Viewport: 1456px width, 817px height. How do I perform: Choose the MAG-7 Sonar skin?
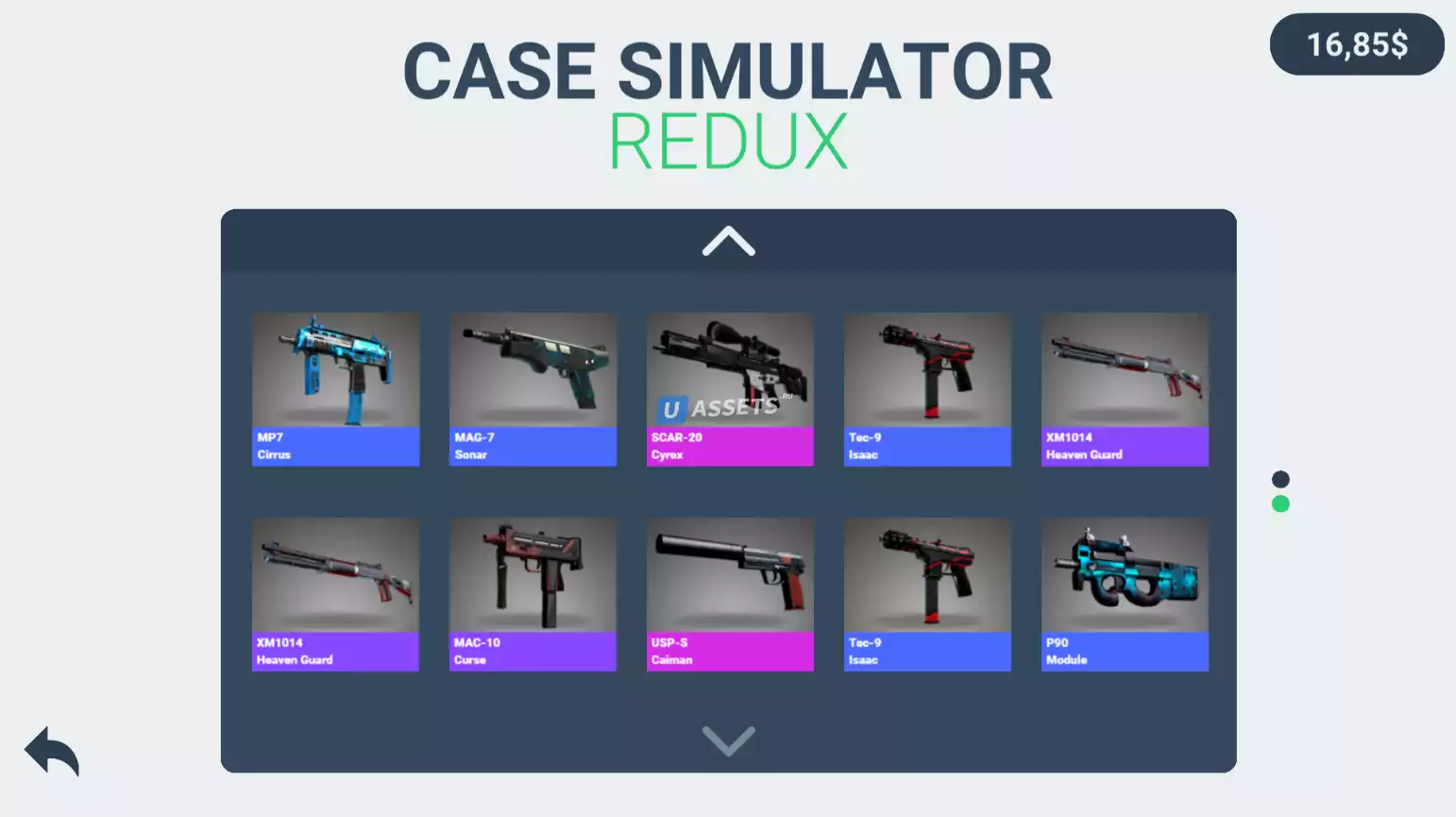click(533, 388)
